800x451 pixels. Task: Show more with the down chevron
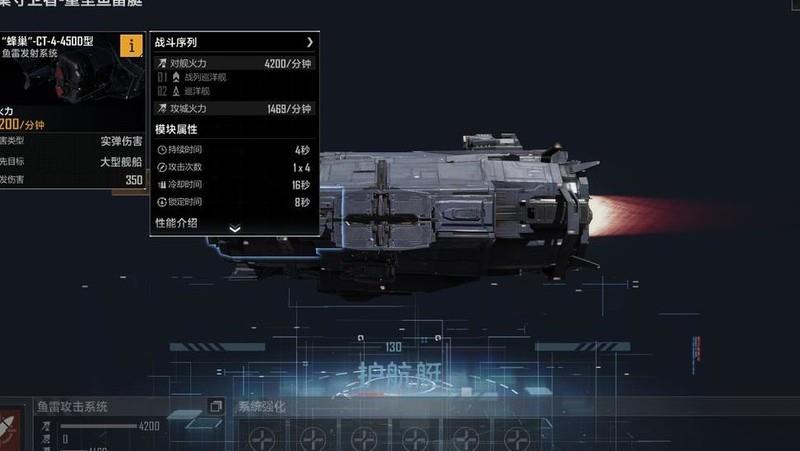(235, 228)
